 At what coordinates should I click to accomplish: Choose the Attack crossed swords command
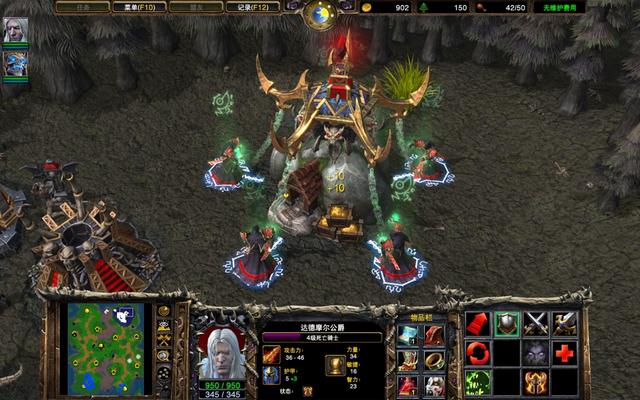pos(536,324)
